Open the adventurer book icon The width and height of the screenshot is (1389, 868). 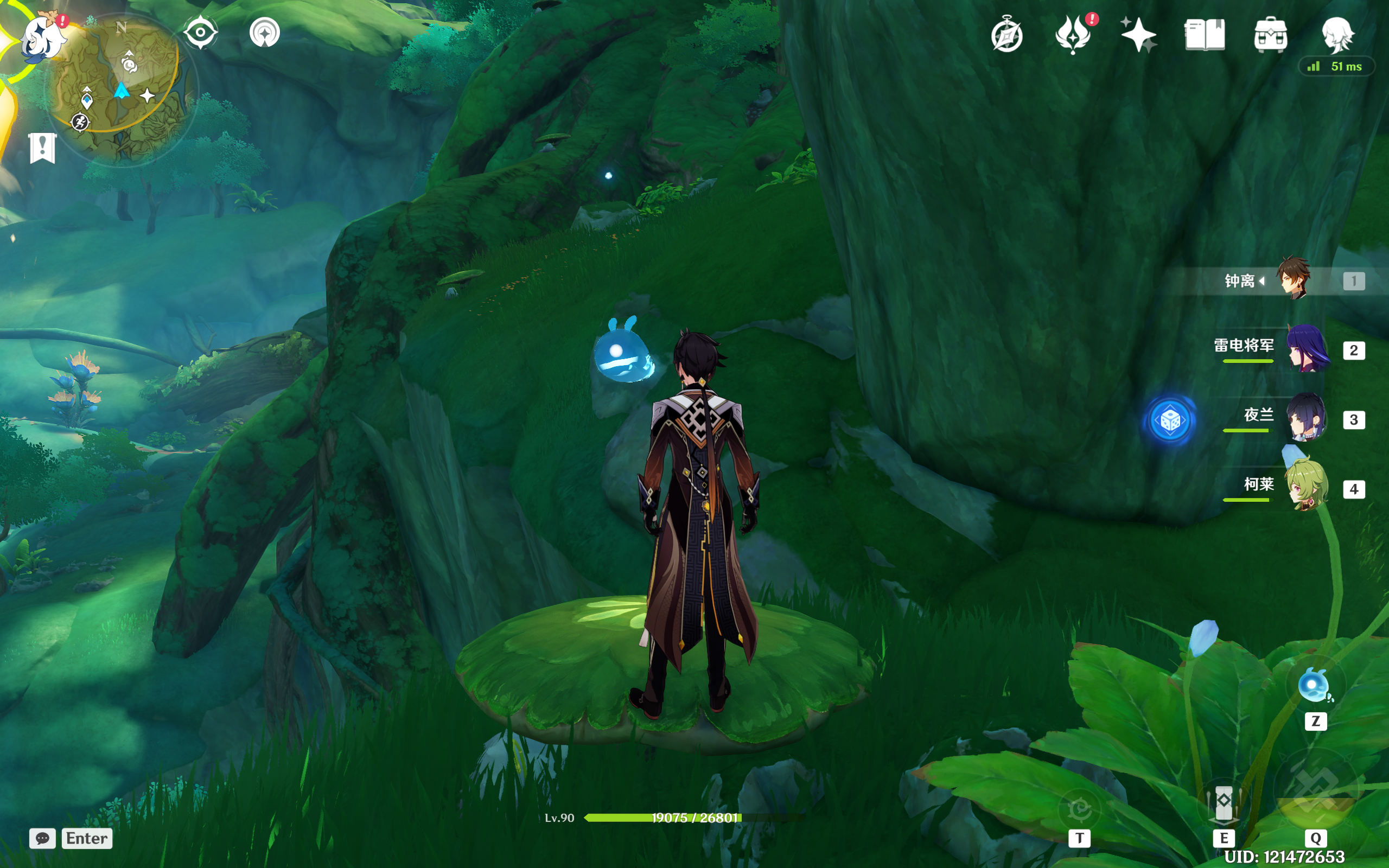coord(1204,34)
